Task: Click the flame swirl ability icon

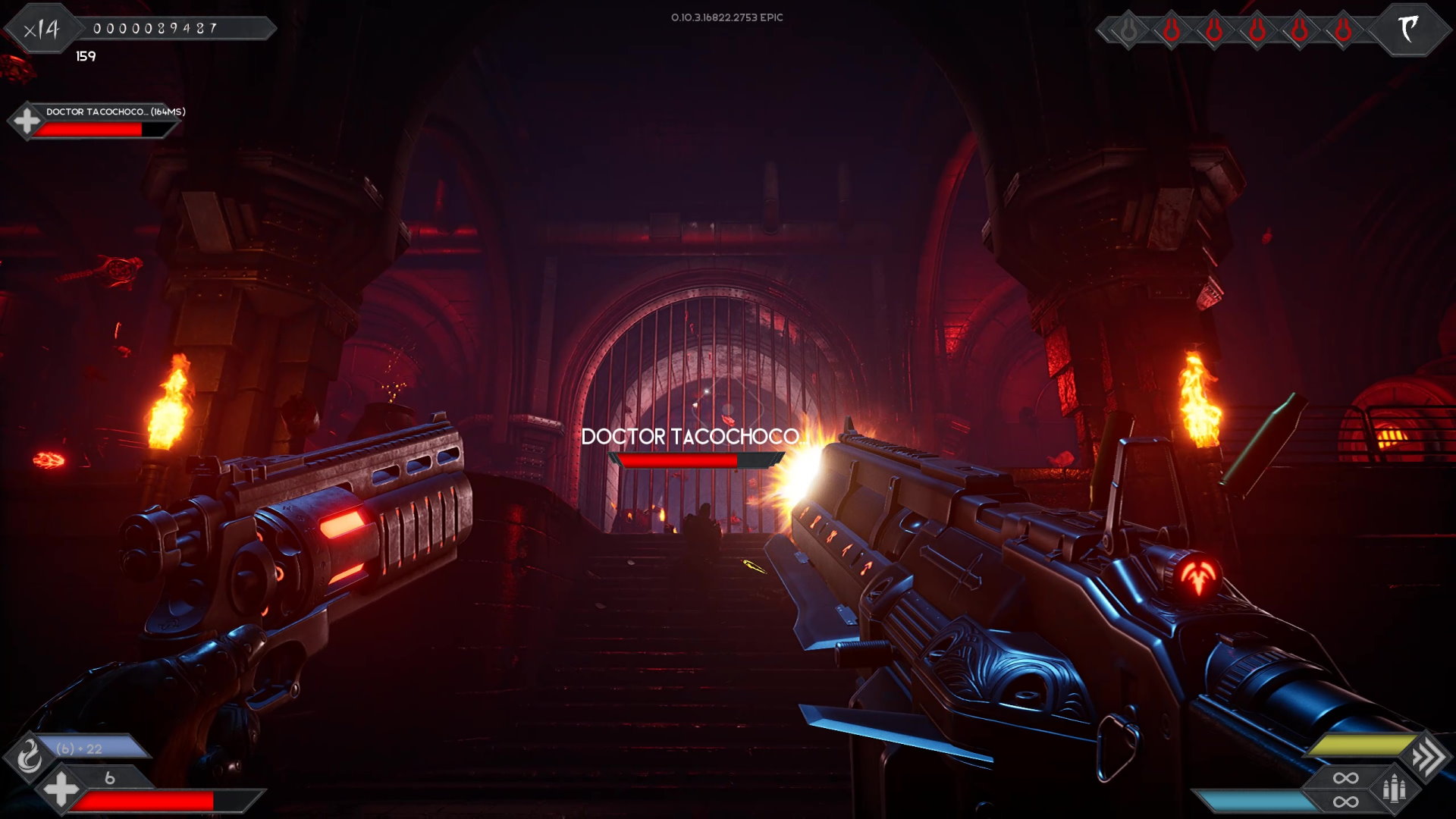Action: [x=29, y=755]
